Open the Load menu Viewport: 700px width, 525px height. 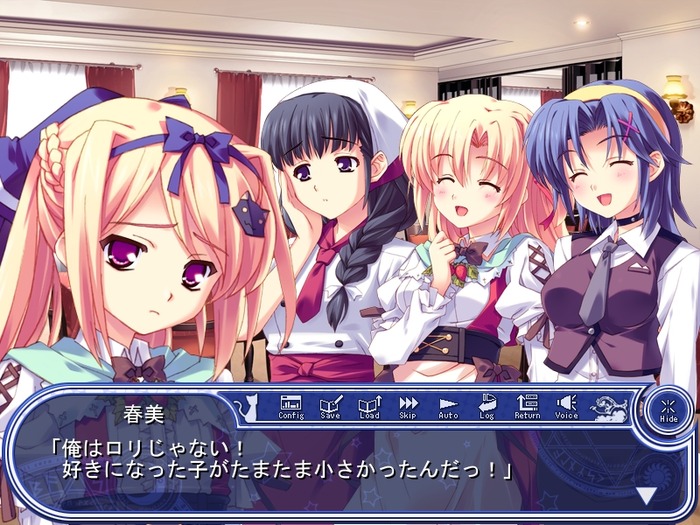click(x=369, y=405)
